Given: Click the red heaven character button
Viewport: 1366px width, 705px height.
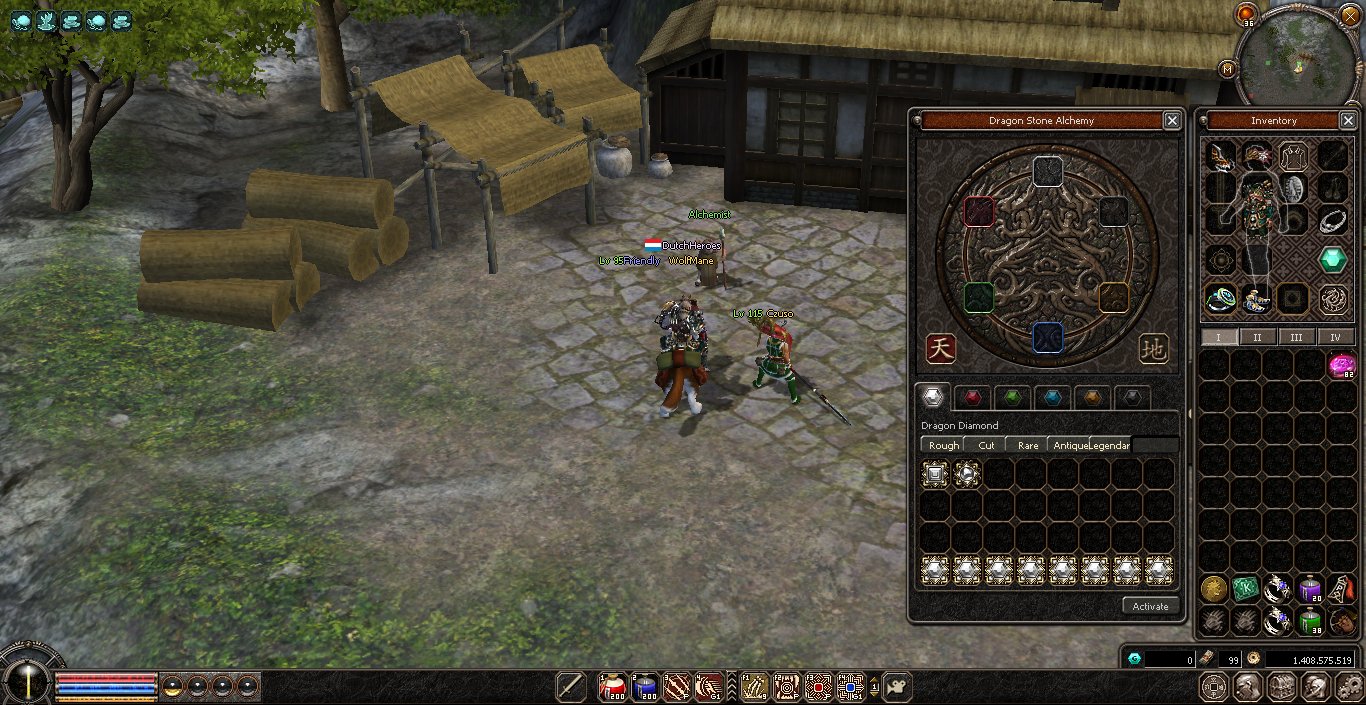Looking at the screenshot, I should (940, 348).
